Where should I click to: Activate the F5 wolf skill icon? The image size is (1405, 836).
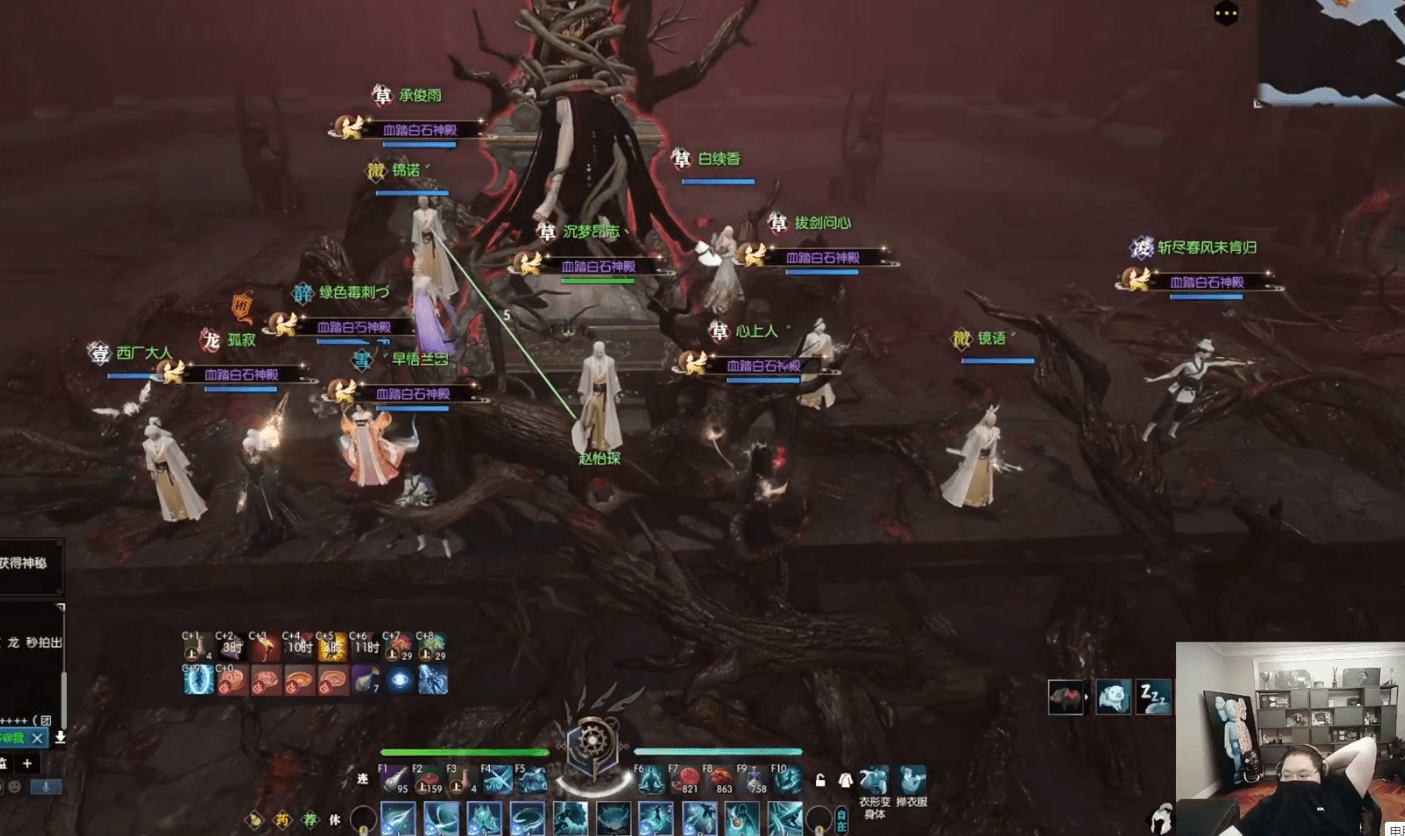[x=531, y=781]
